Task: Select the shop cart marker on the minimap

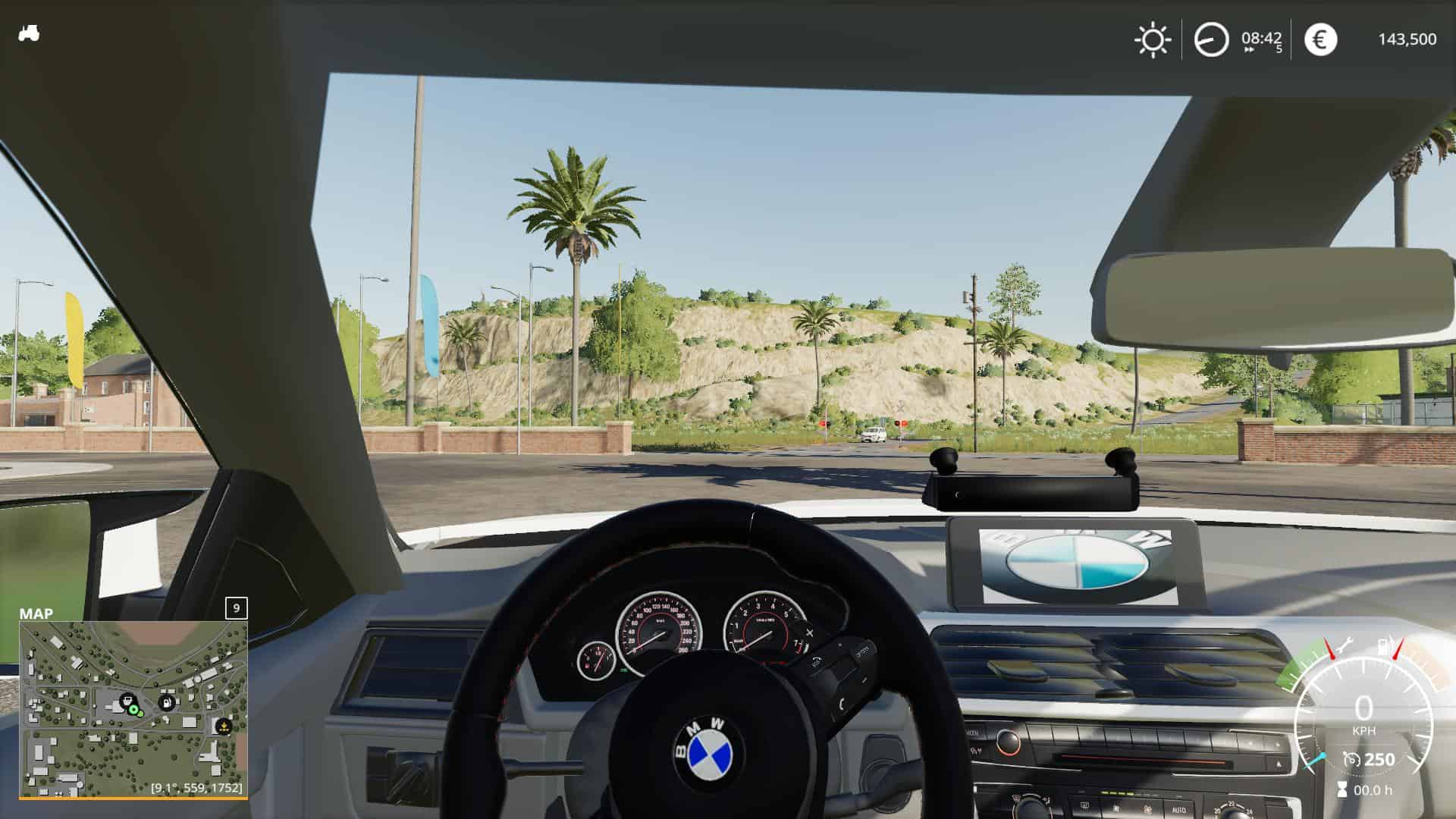Action: 127,699
